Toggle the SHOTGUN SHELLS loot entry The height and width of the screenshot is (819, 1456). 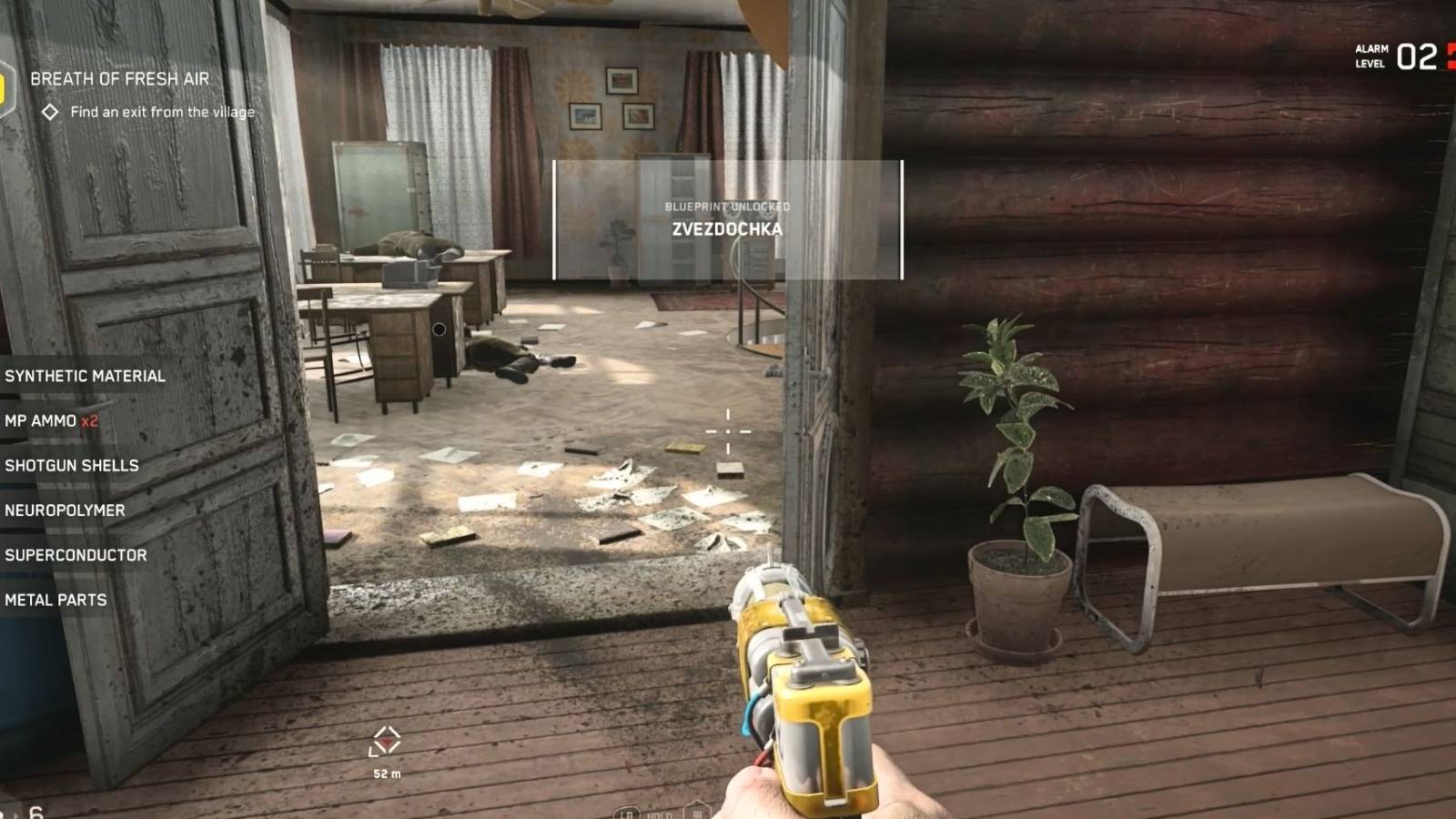pyautogui.click(x=70, y=465)
